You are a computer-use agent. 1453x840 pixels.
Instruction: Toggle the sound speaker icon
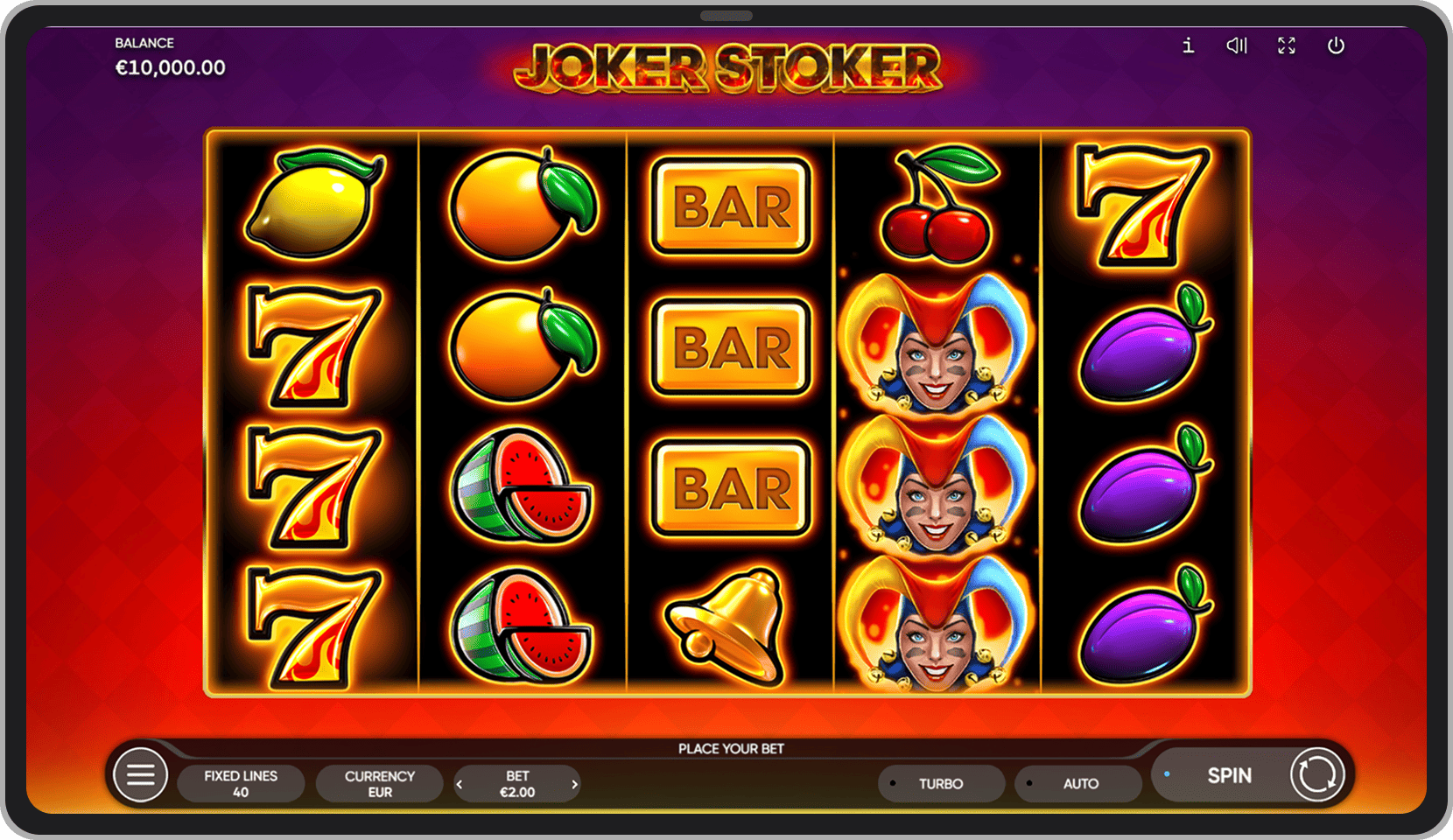tap(1236, 45)
